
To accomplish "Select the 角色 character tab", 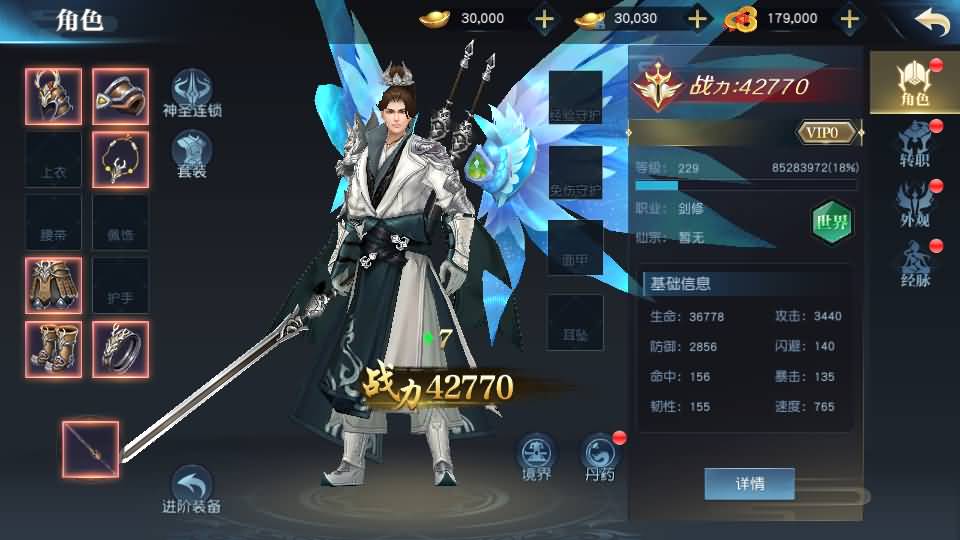I will [914, 84].
